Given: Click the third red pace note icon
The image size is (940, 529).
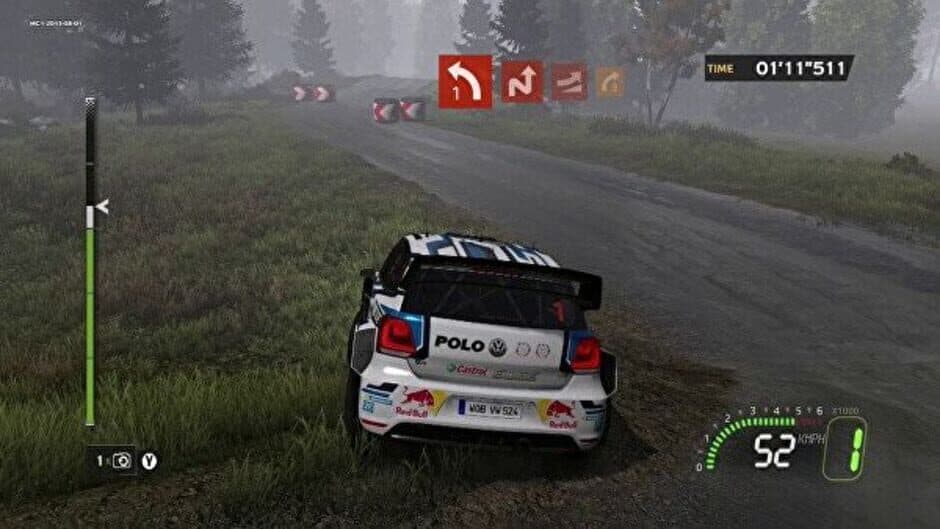Looking at the screenshot, I should click(569, 82).
